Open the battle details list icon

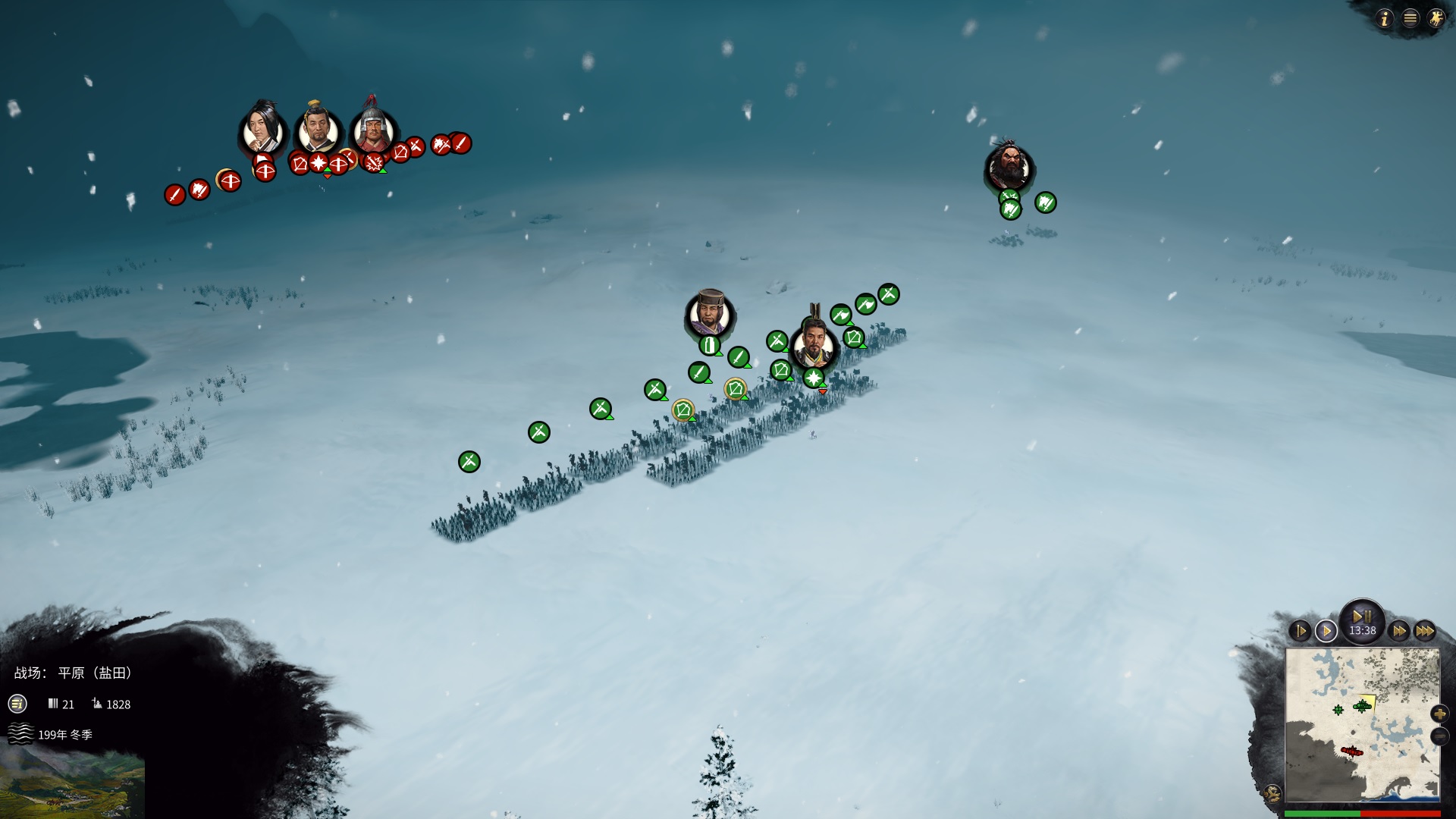(17, 704)
